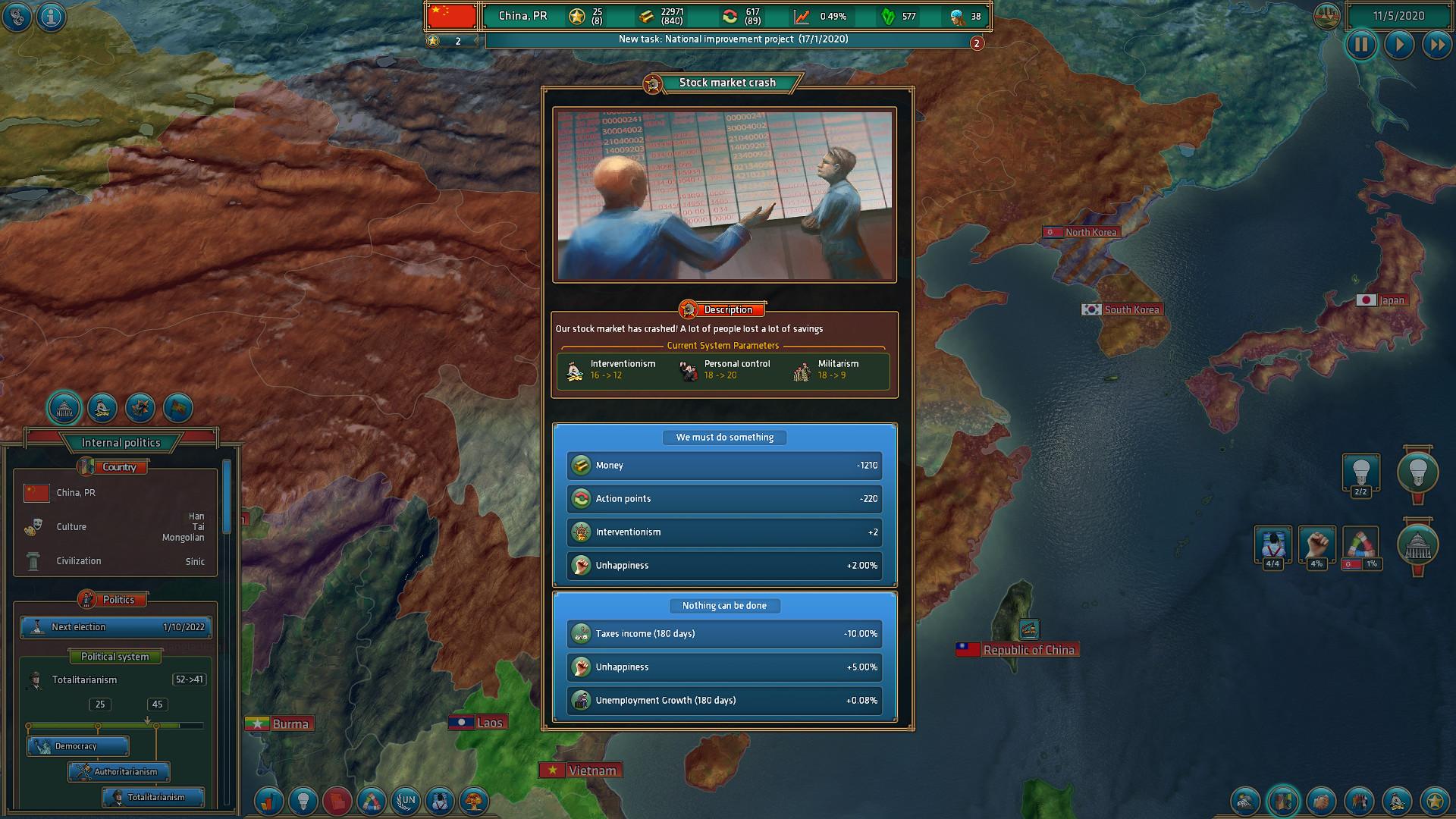Switch to the Democracy political option
The image size is (1456, 819).
(78, 746)
